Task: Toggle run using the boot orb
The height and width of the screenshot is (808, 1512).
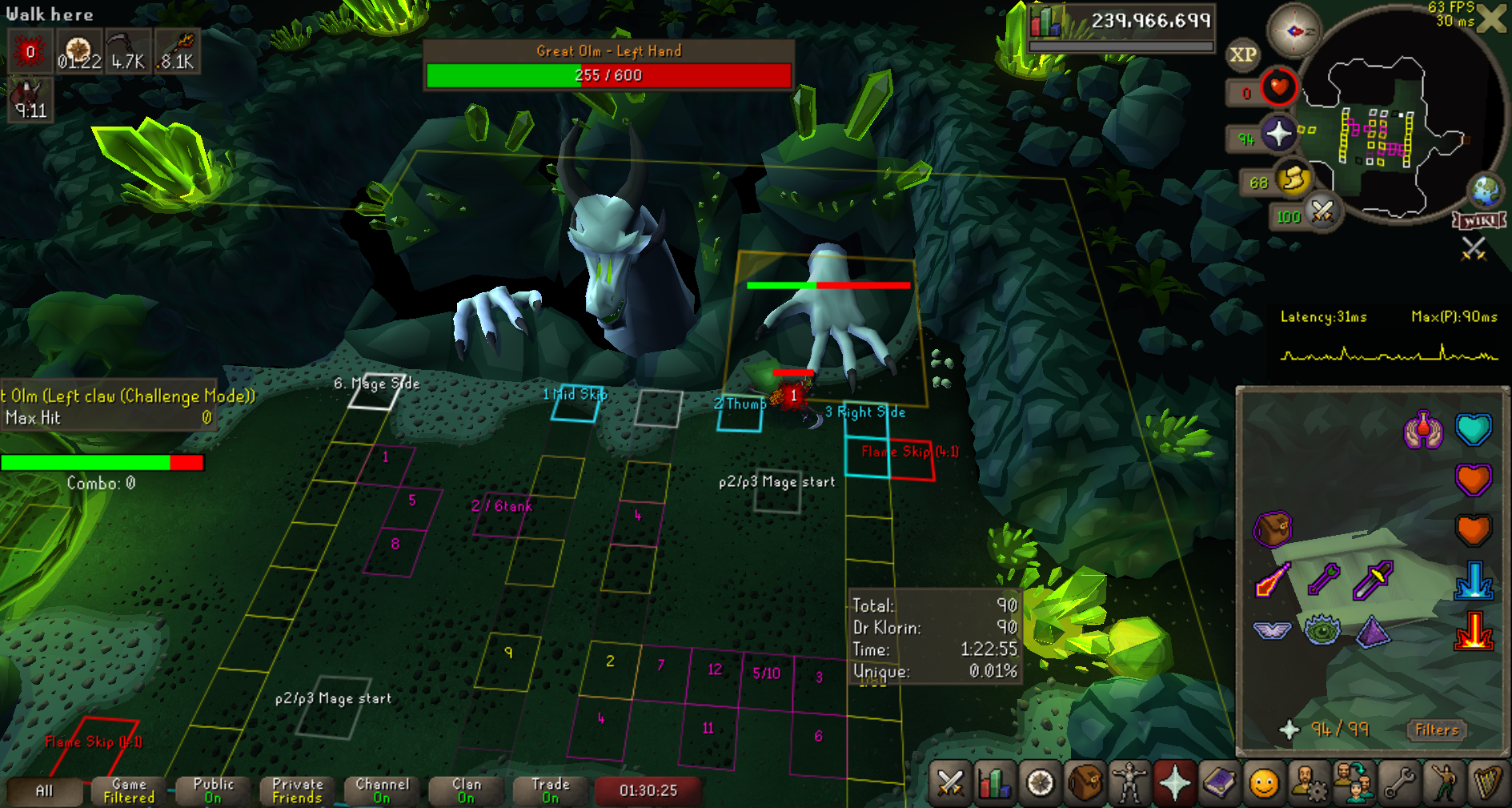Action: tap(1293, 179)
